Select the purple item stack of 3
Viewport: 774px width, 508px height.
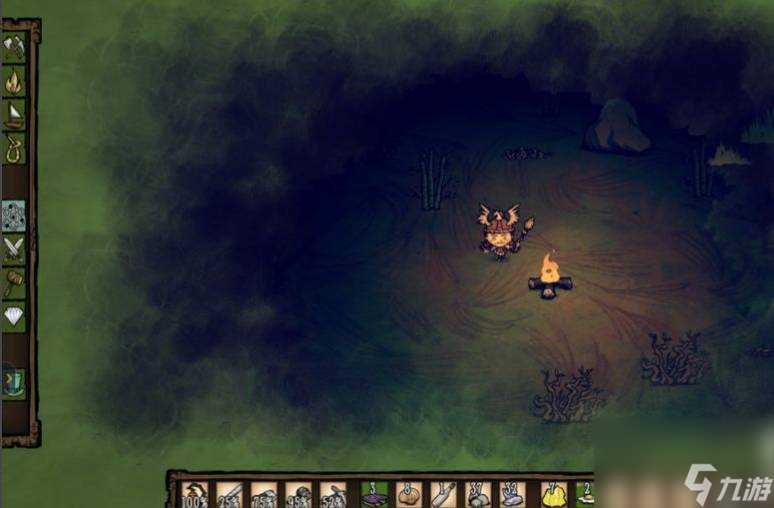[x=374, y=494]
